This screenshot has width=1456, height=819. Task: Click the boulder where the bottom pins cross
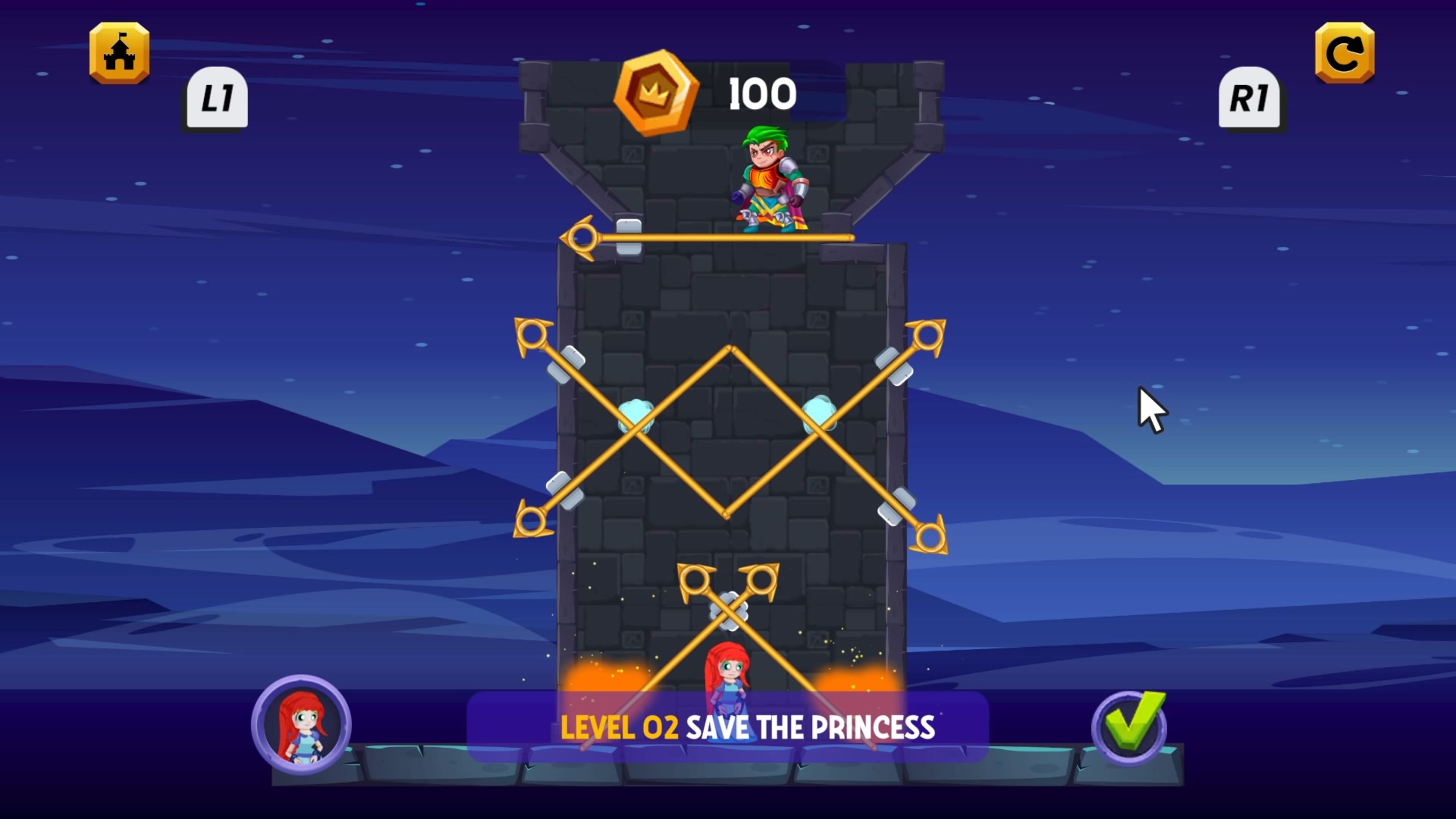point(728,613)
